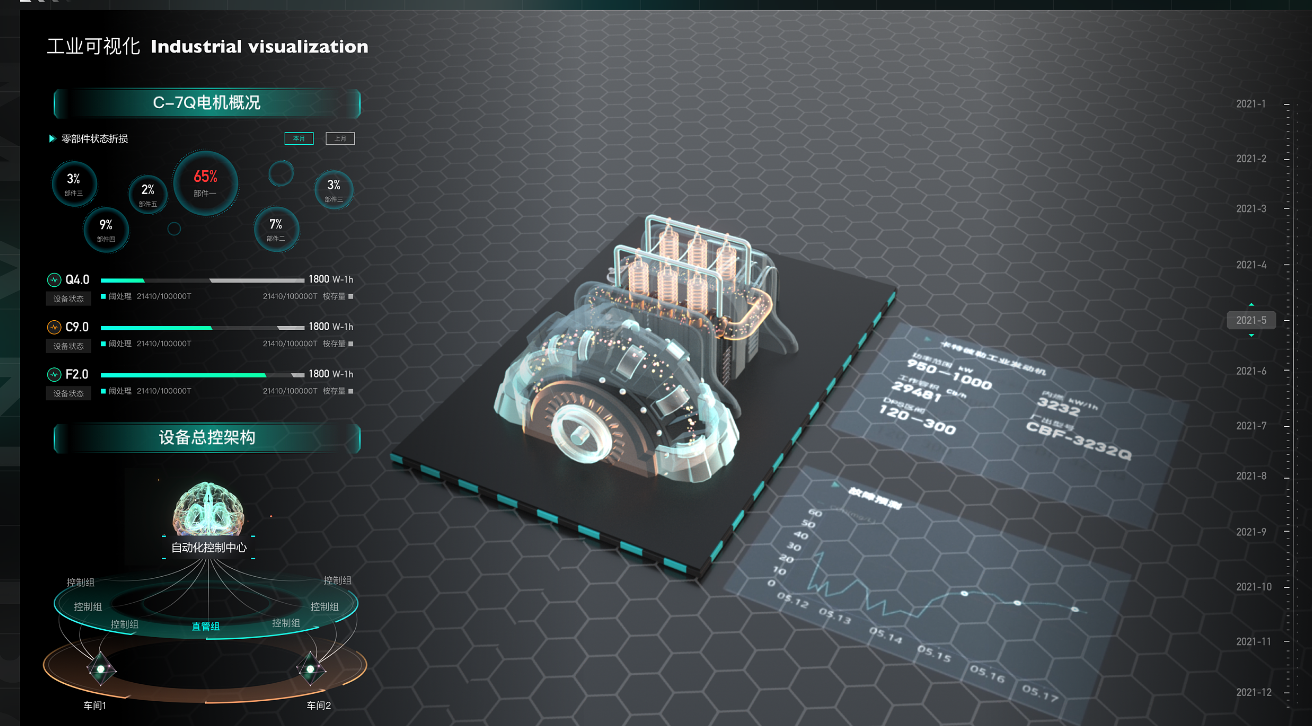
Task: Switch to the 上月 (last month) filter
Action: coord(340,139)
